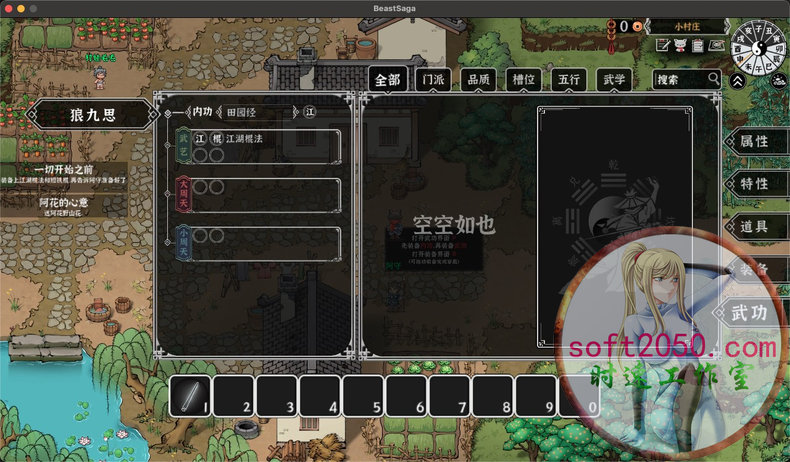Select the 全部 (All) filter tab

pos(388,80)
